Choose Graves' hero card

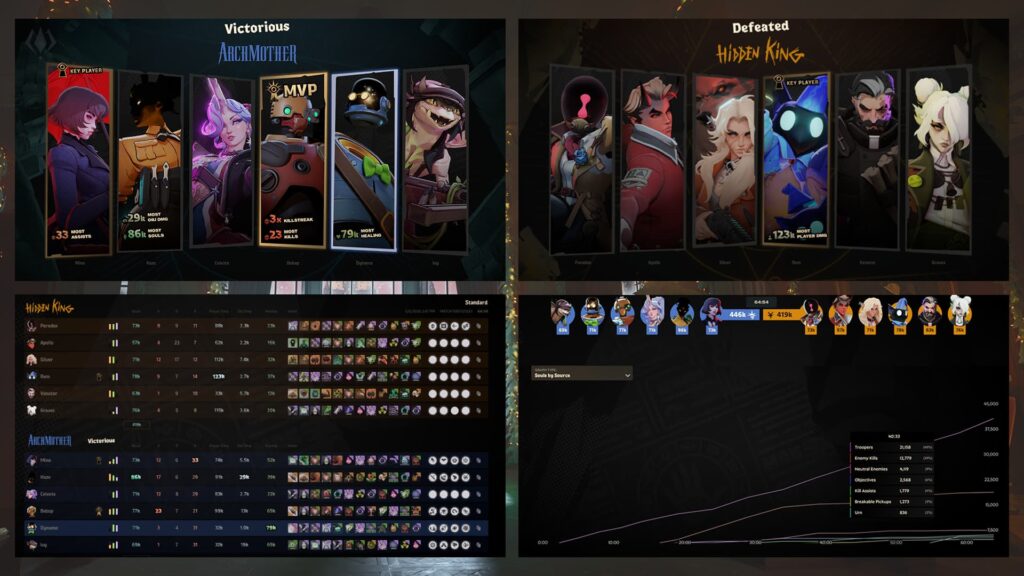(938, 159)
